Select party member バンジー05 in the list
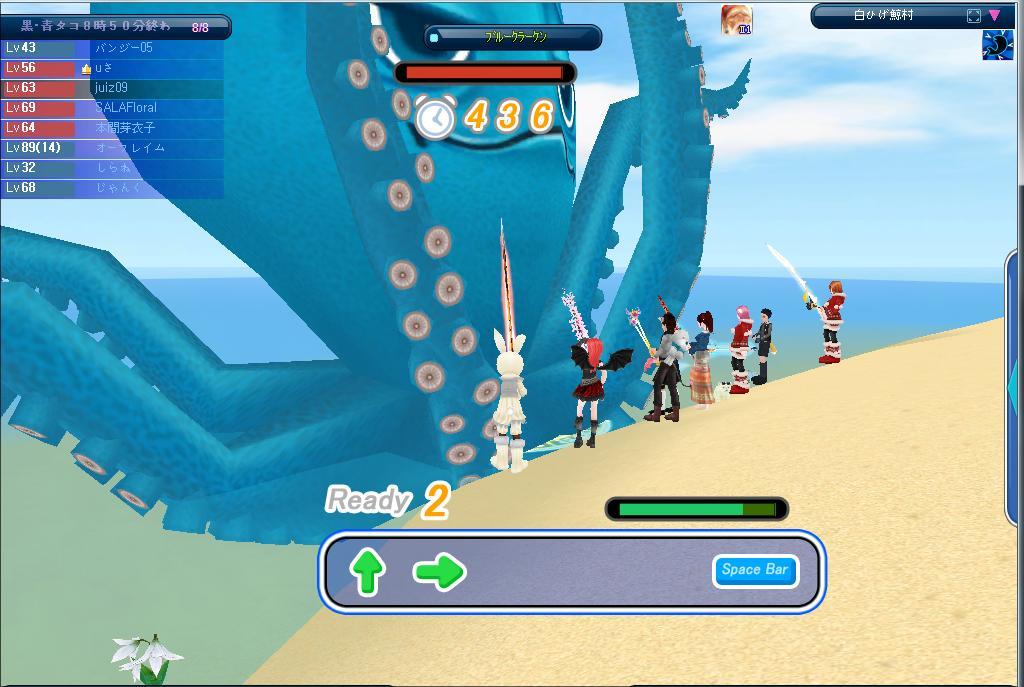The image size is (1024, 687). pyautogui.click(x=125, y=48)
